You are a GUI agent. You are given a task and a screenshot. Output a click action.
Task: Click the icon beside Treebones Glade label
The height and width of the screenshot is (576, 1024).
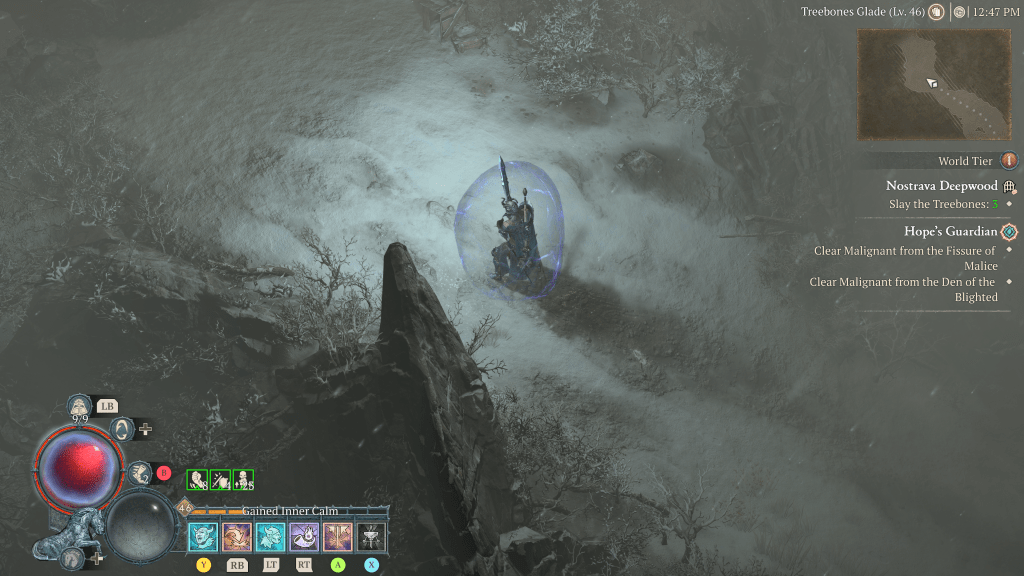pos(936,12)
